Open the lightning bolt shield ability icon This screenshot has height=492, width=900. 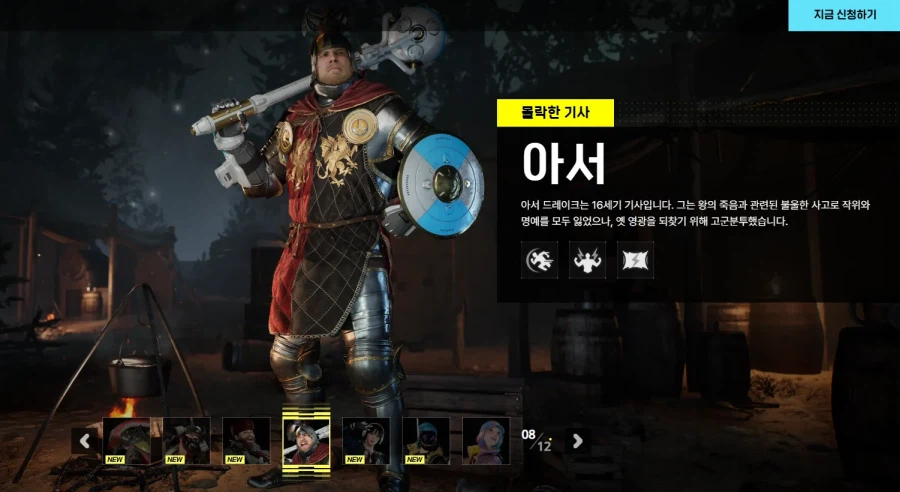click(x=635, y=260)
